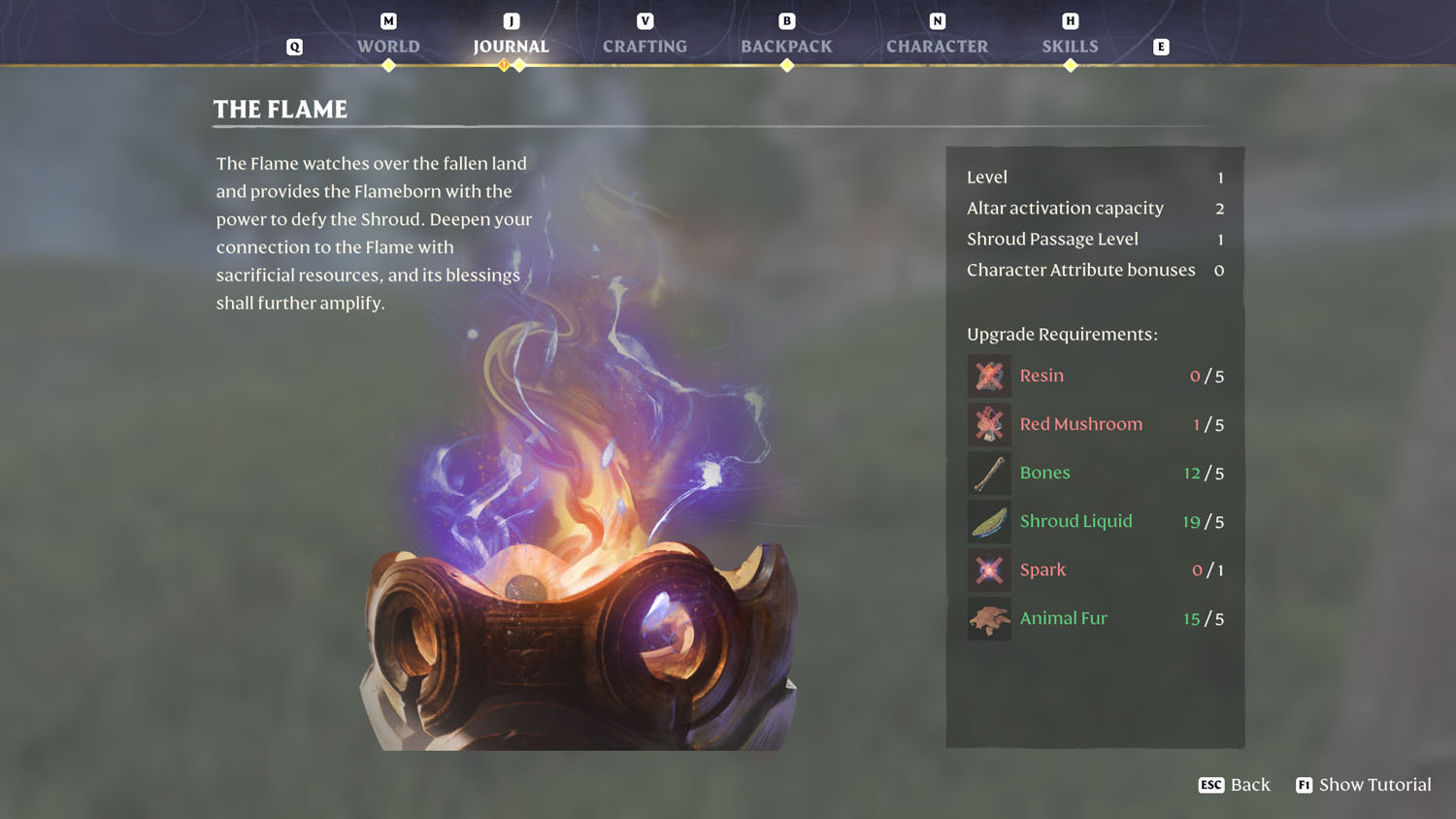Click the H key badge above Skills

[x=1070, y=19]
